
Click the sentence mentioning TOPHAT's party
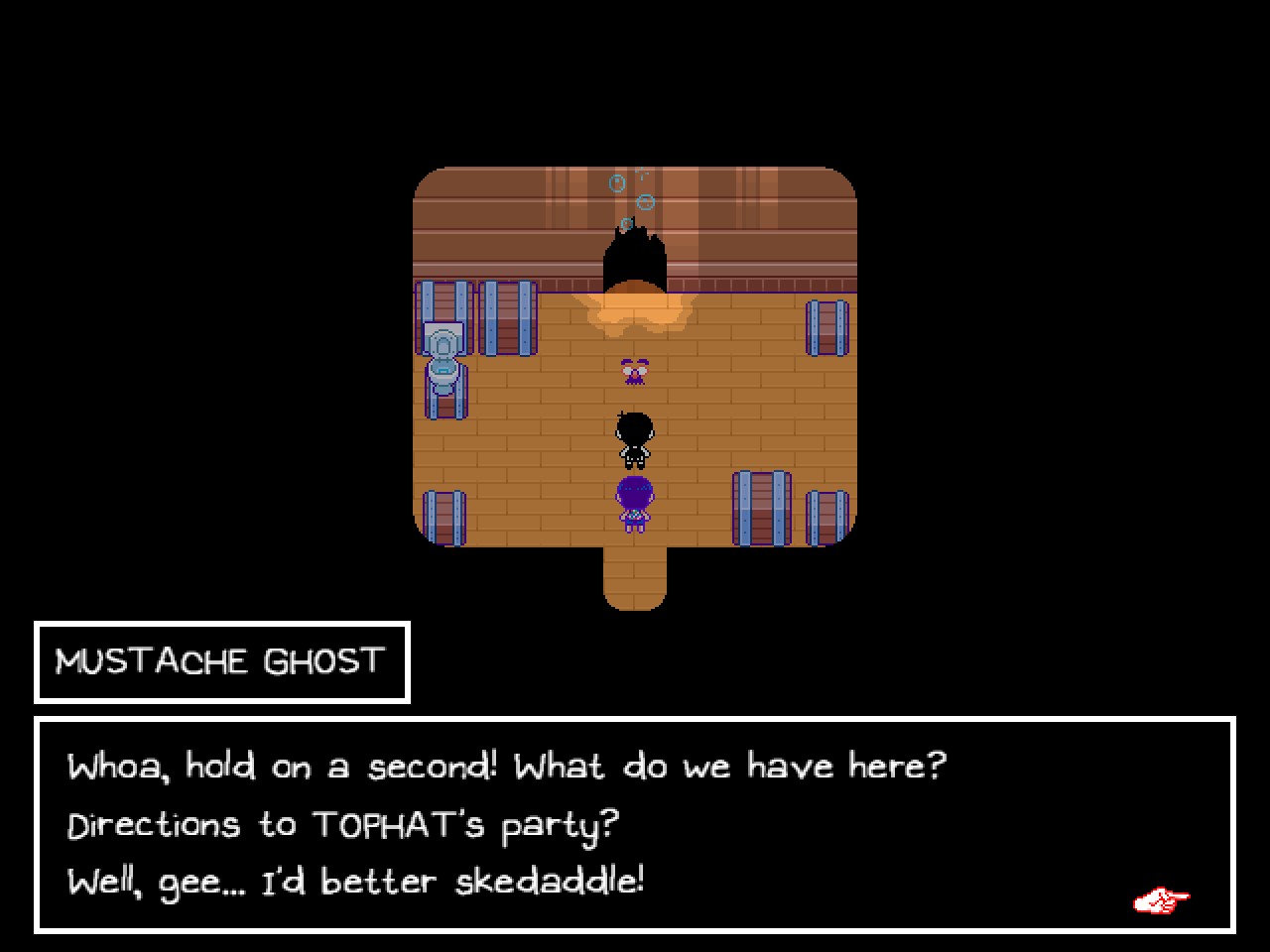tap(342, 823)
